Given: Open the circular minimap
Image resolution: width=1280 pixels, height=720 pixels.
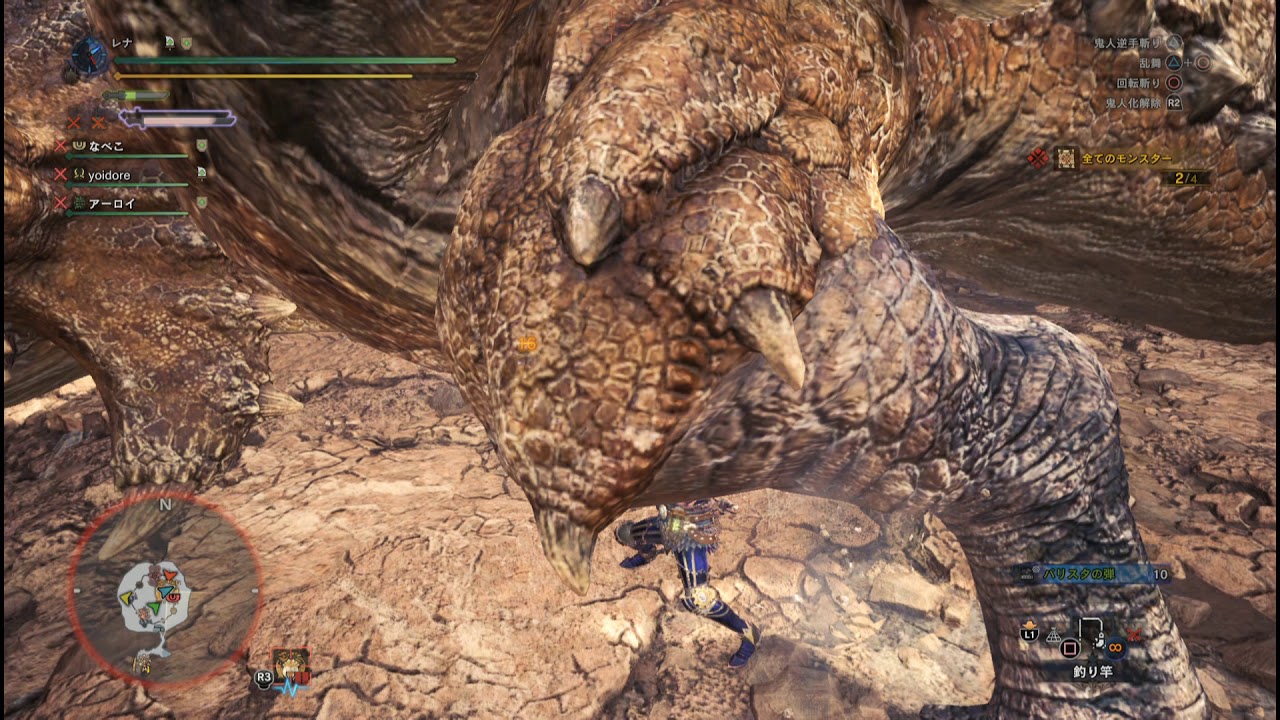Looking at the screenshot, I should 164,588.
